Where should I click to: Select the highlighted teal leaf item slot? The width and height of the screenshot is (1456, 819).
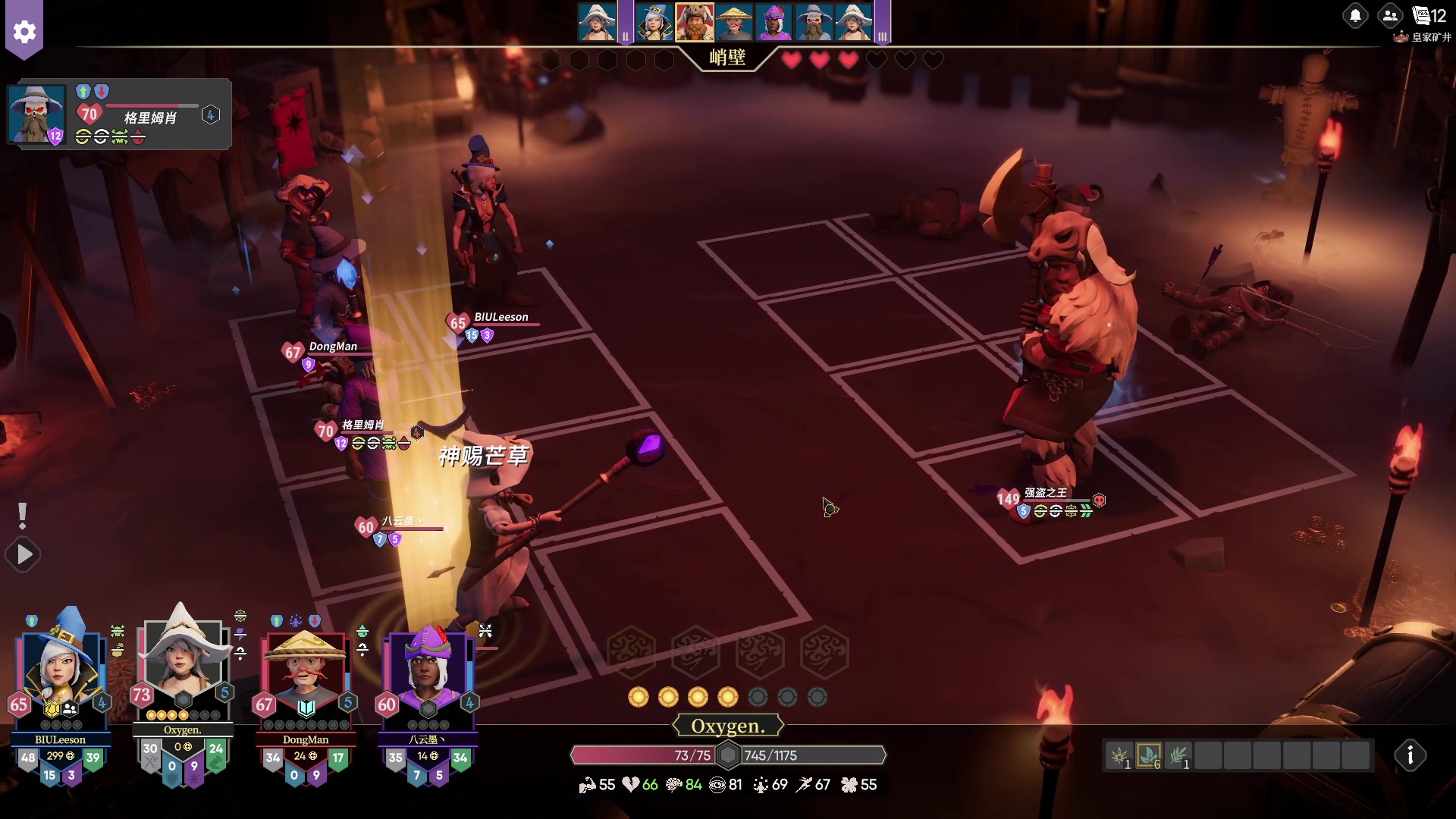(x=1148, y=755)
